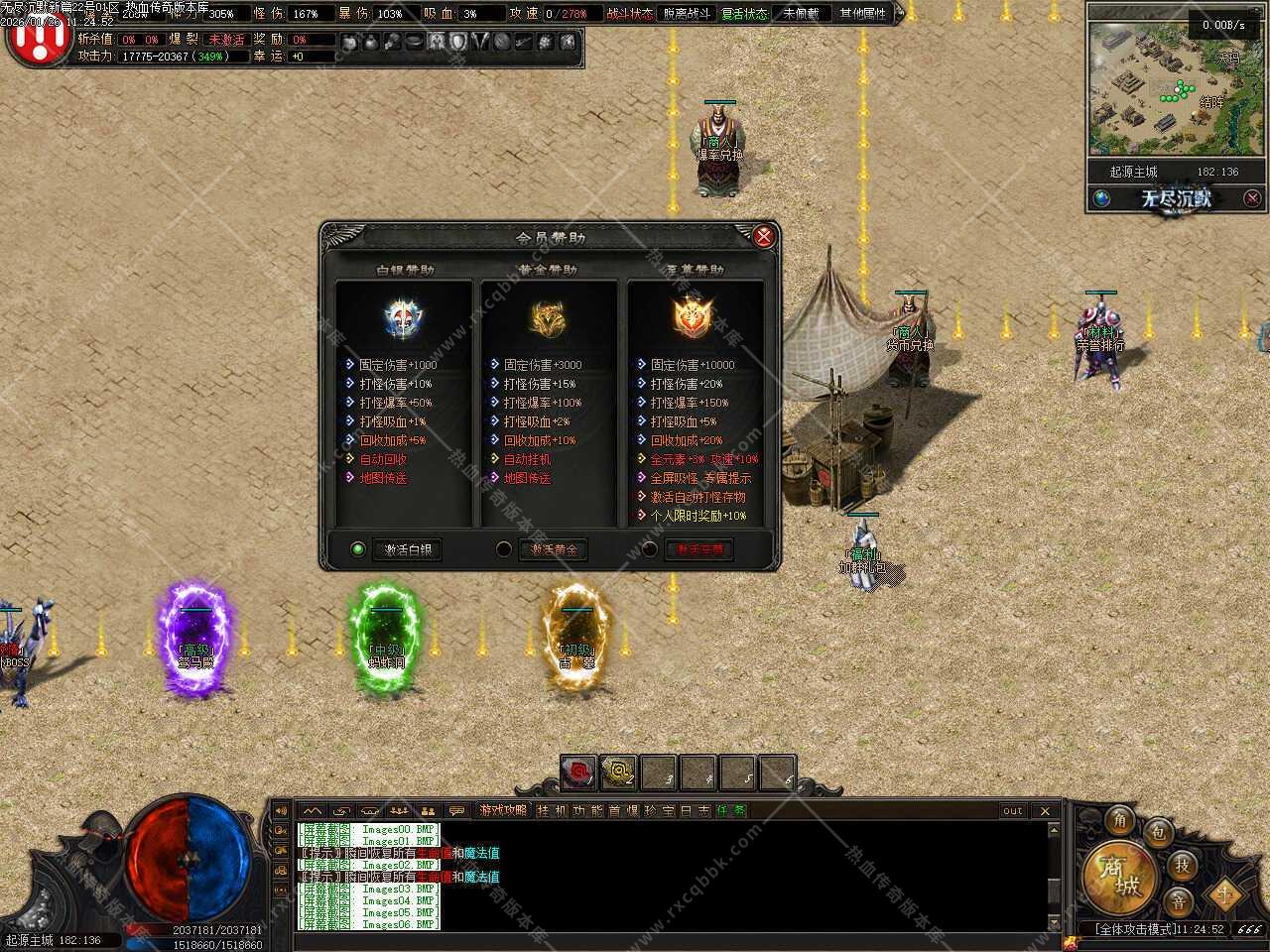Choose the red supreme sponsorship activate button
The width and height of the screenshot is (1270, 952).
699,549
